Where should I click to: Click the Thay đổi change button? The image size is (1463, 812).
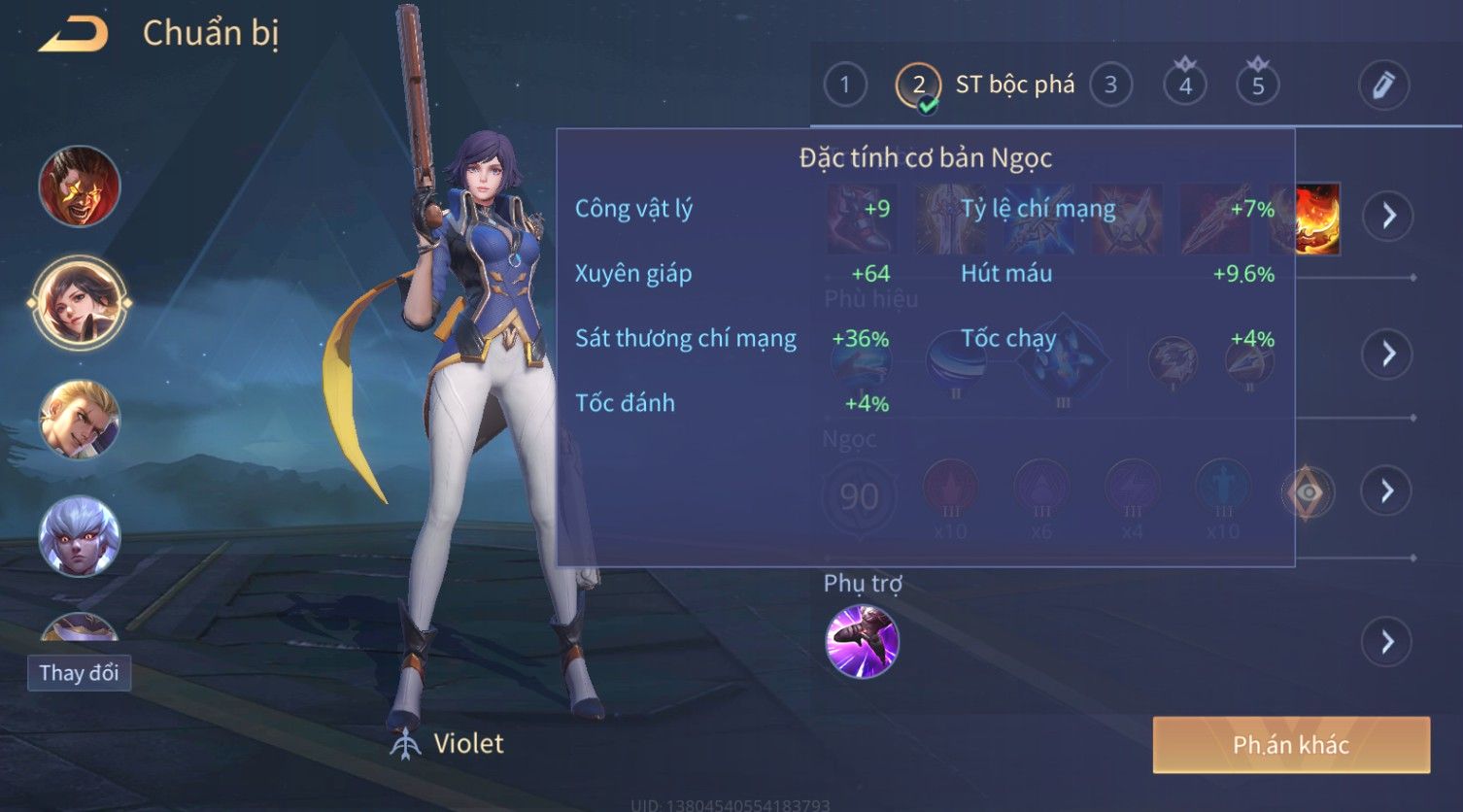(79, 673)
